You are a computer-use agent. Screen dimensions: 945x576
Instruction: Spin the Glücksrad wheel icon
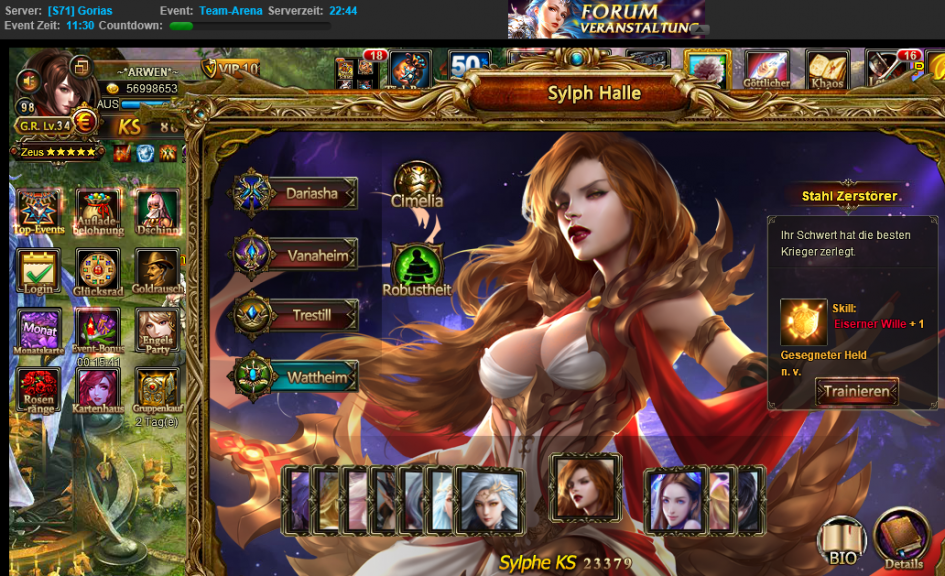click(x=98, y=271)
